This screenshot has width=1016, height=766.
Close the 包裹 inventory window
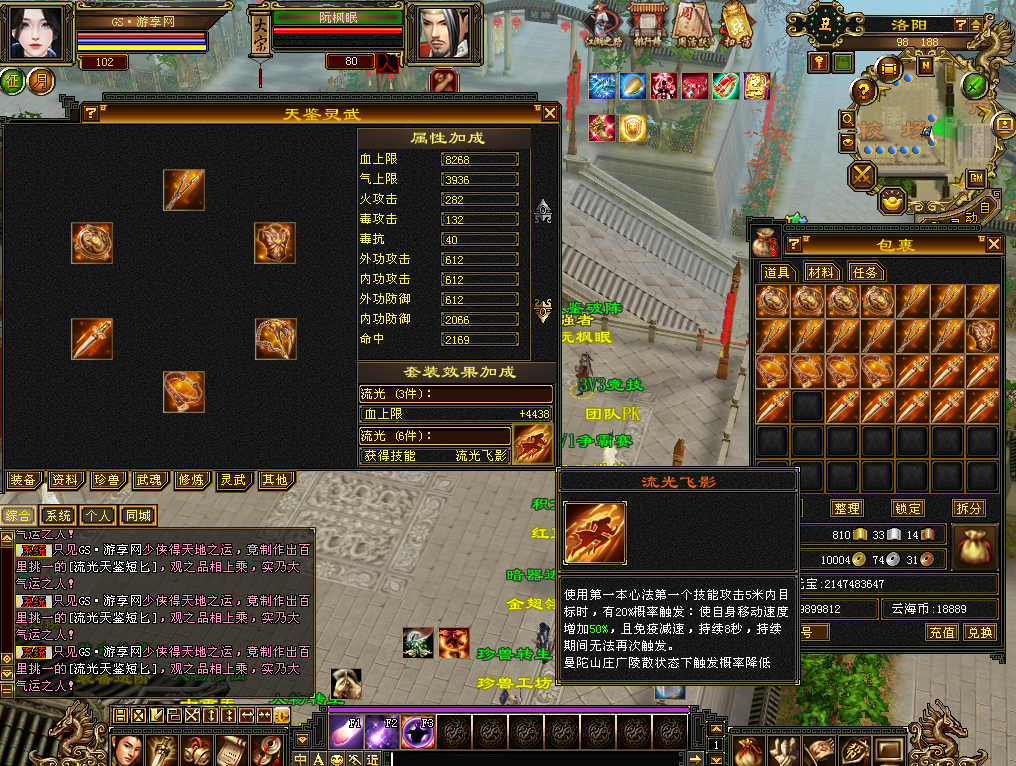993,244
